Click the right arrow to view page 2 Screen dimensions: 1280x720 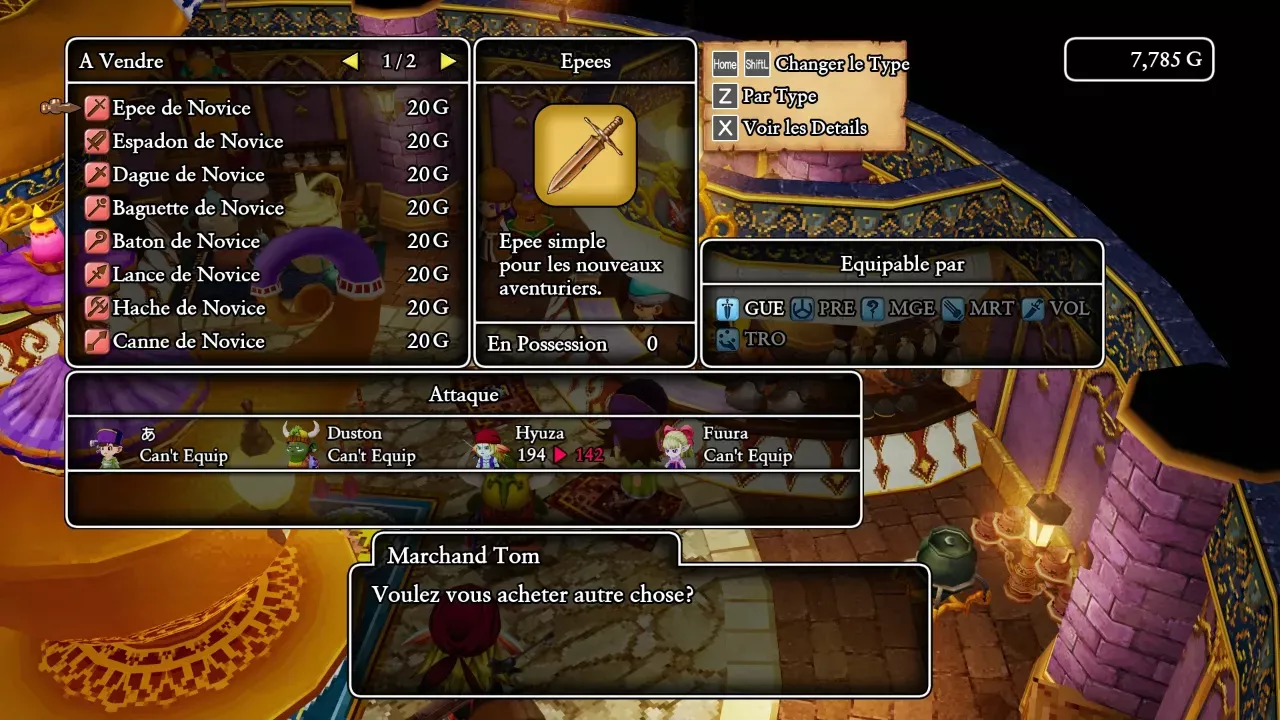pos(447,61)
